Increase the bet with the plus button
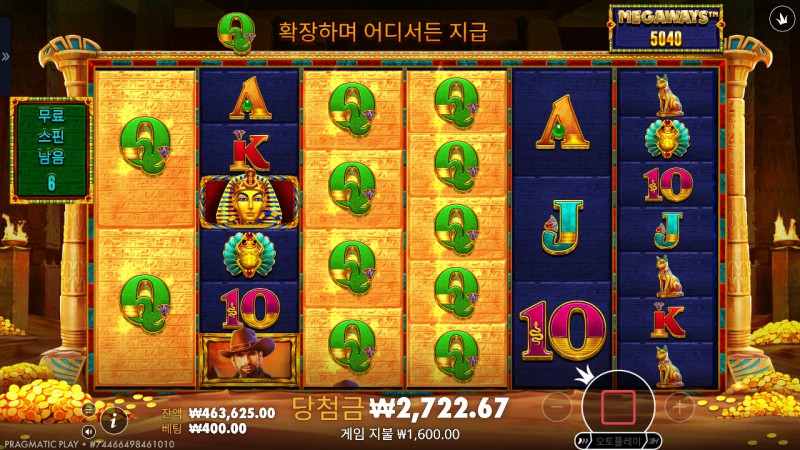 pyautogui.click(x=679, y=406)
